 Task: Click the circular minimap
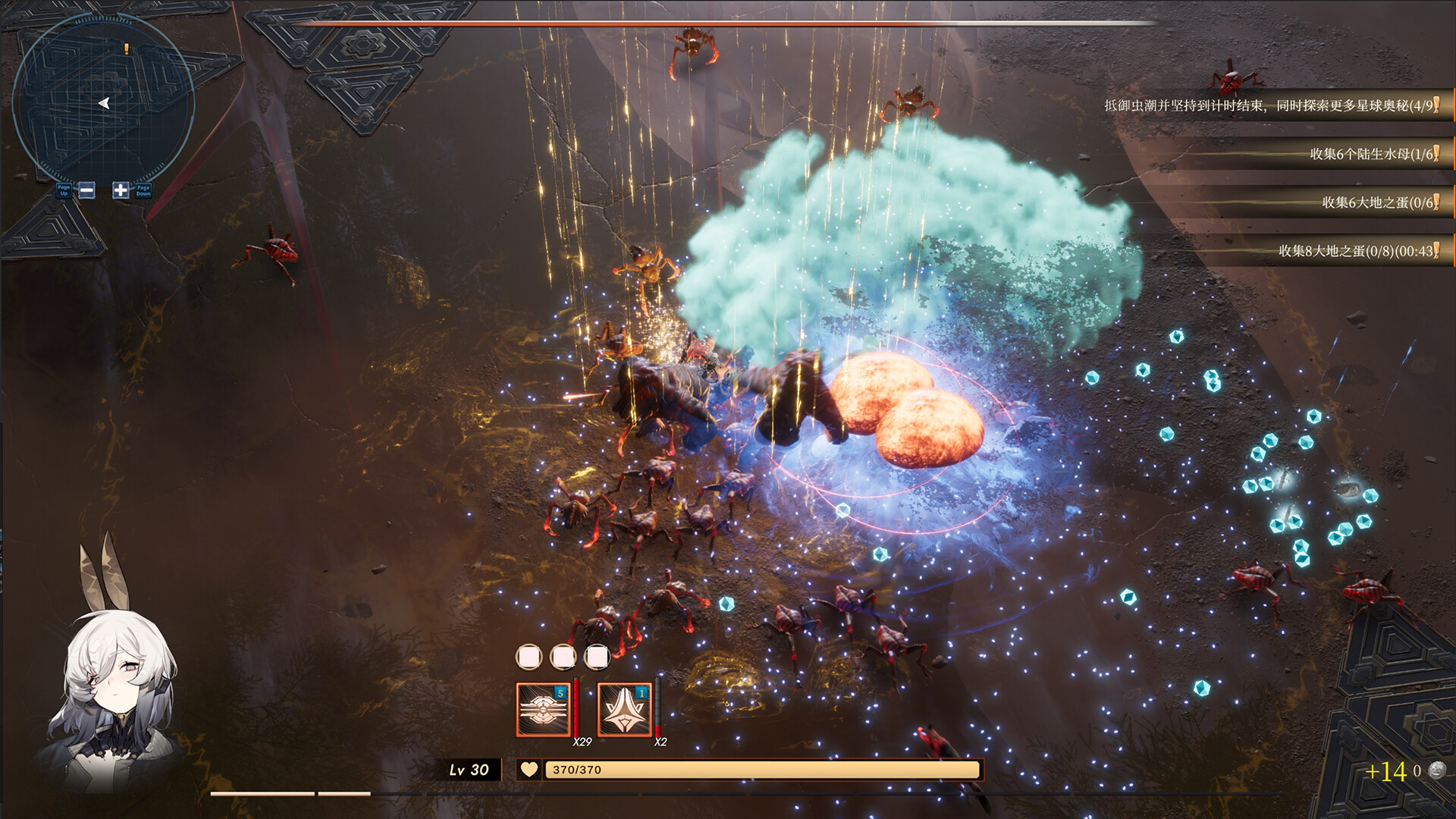point(104,102)
